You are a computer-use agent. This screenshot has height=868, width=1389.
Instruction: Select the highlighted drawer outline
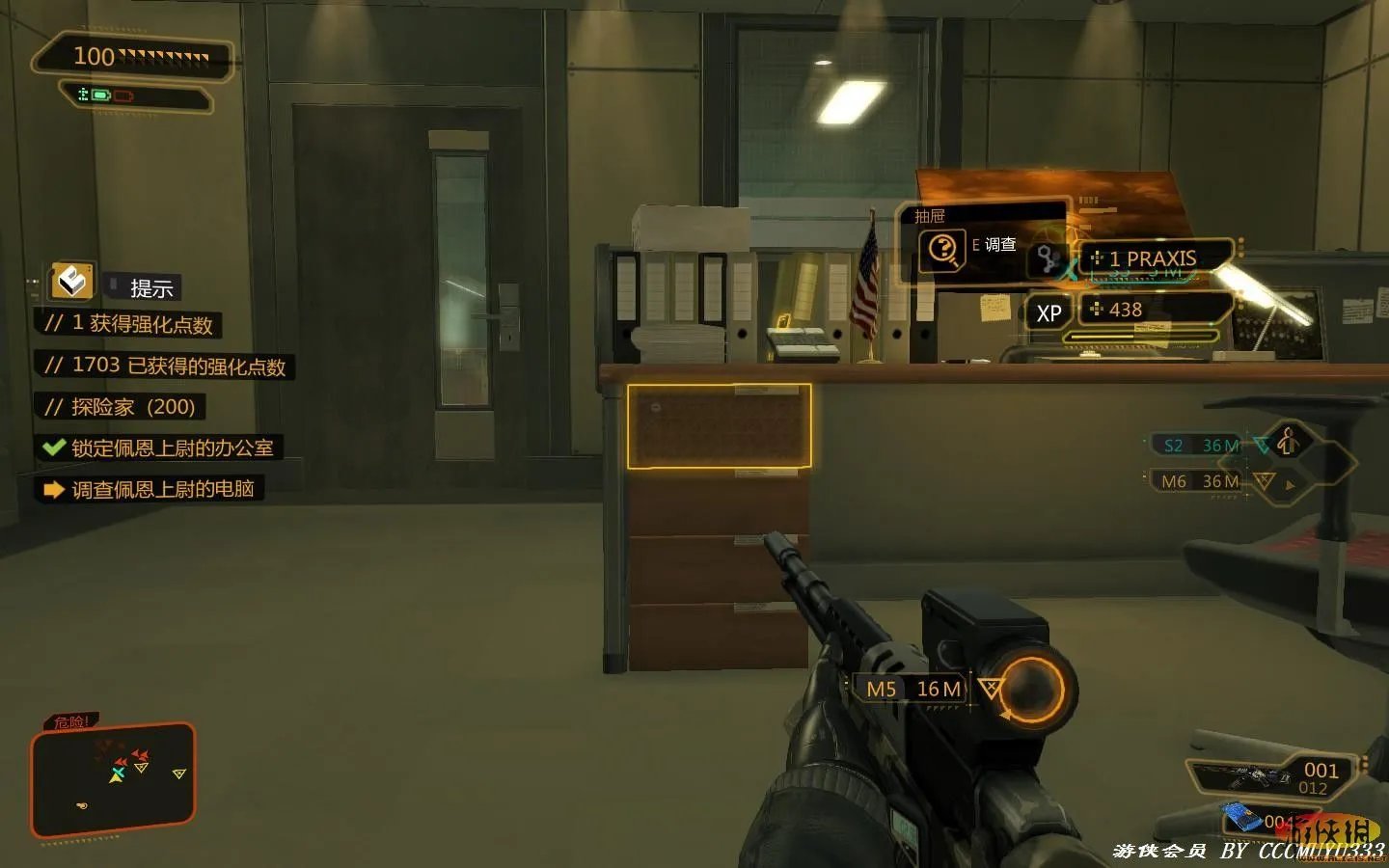(x=719, y=426)
